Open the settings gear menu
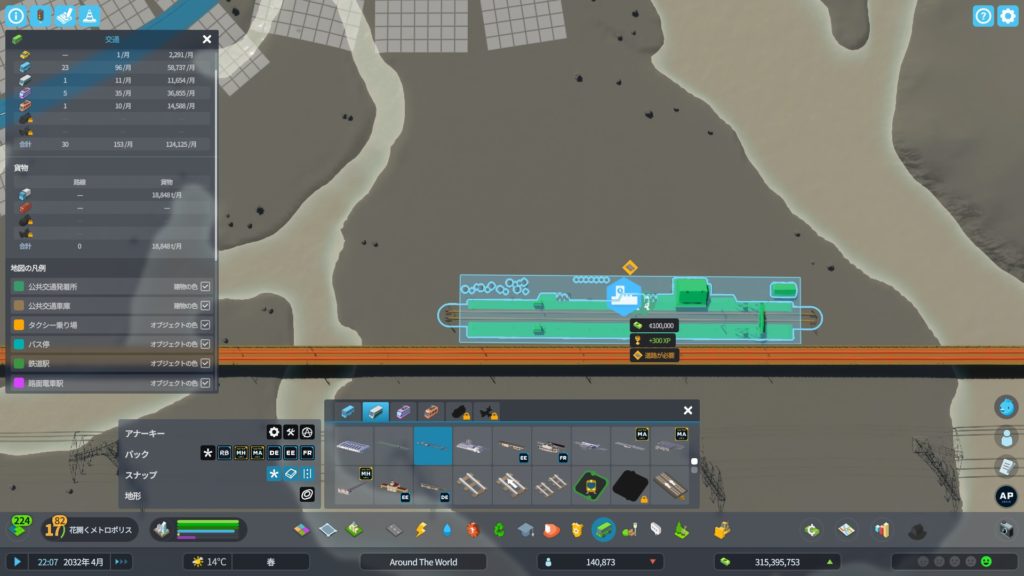This screenshot has width=1024, height=576. point(1007,16)
